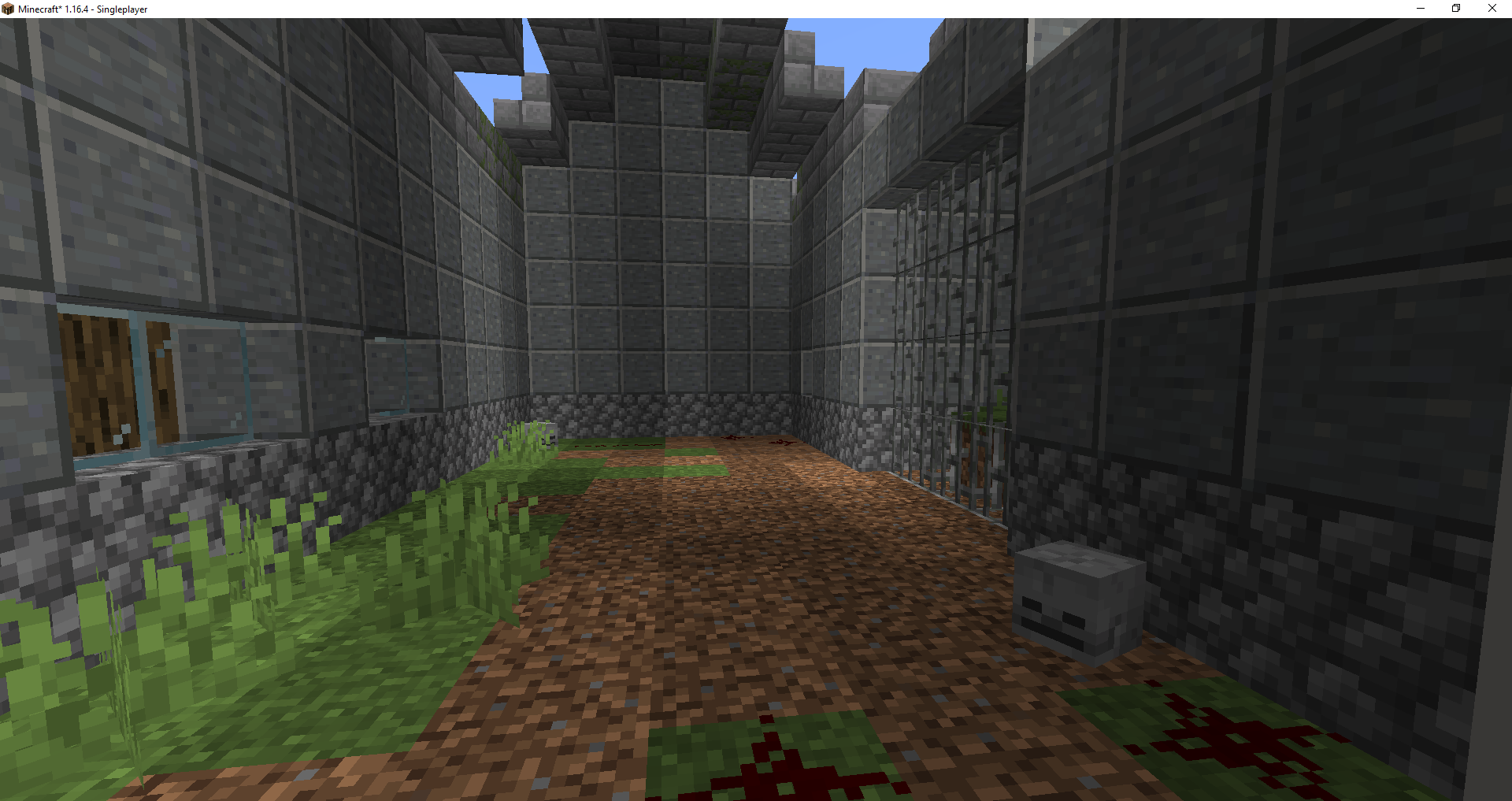Minimize the Minecraft window
Viewport: 1512px width, 801px height.
click(1420, 9)
